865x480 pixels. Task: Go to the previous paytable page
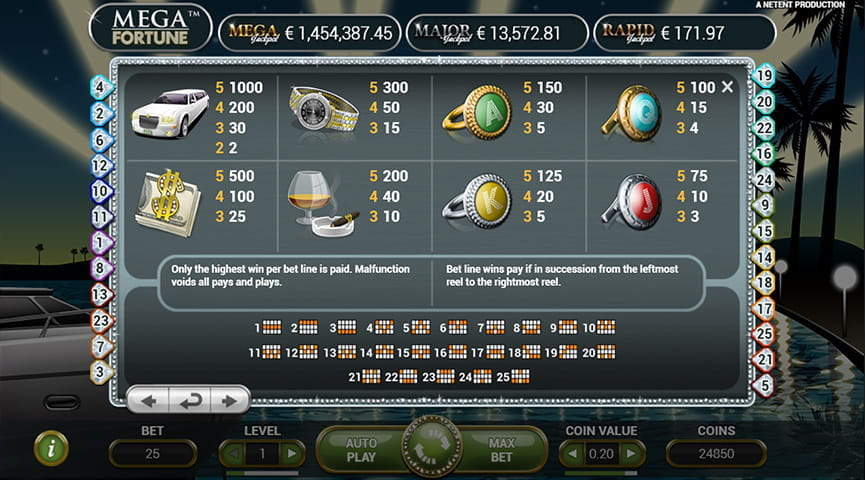tap(148, 401)
